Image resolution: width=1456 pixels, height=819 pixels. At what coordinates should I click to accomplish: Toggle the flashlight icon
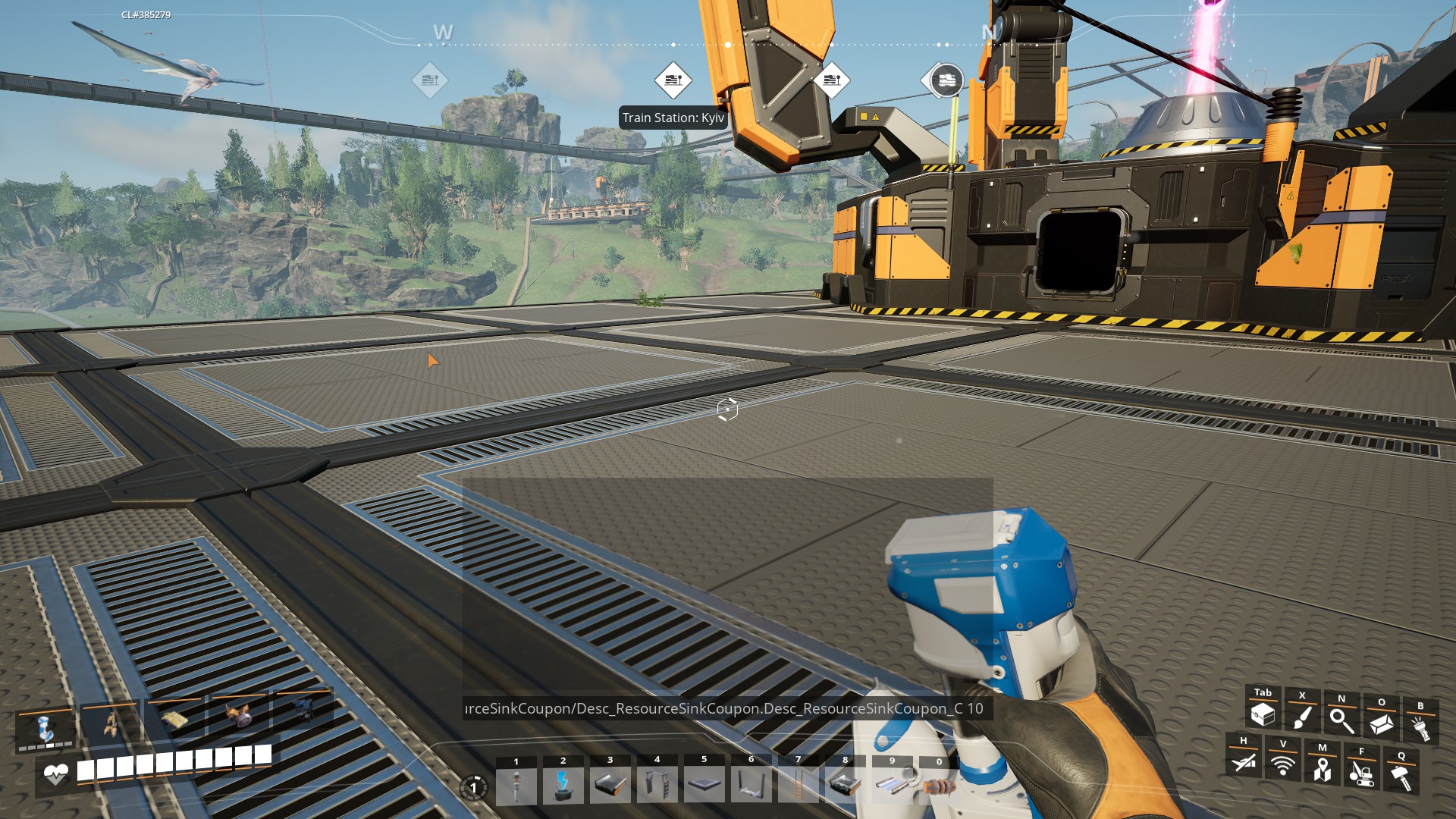point(1420,728)
